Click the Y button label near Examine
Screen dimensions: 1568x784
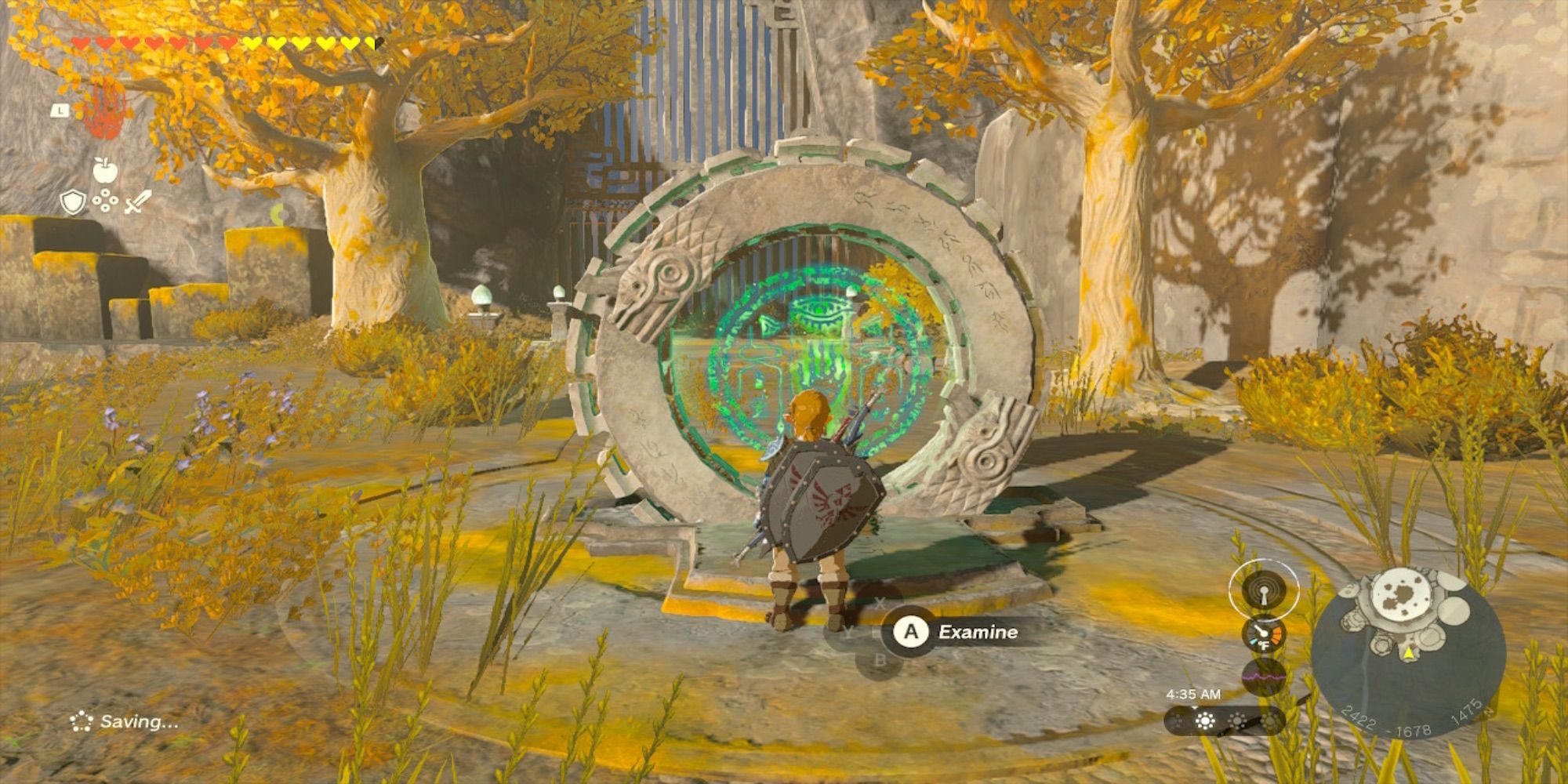[848, 632]
